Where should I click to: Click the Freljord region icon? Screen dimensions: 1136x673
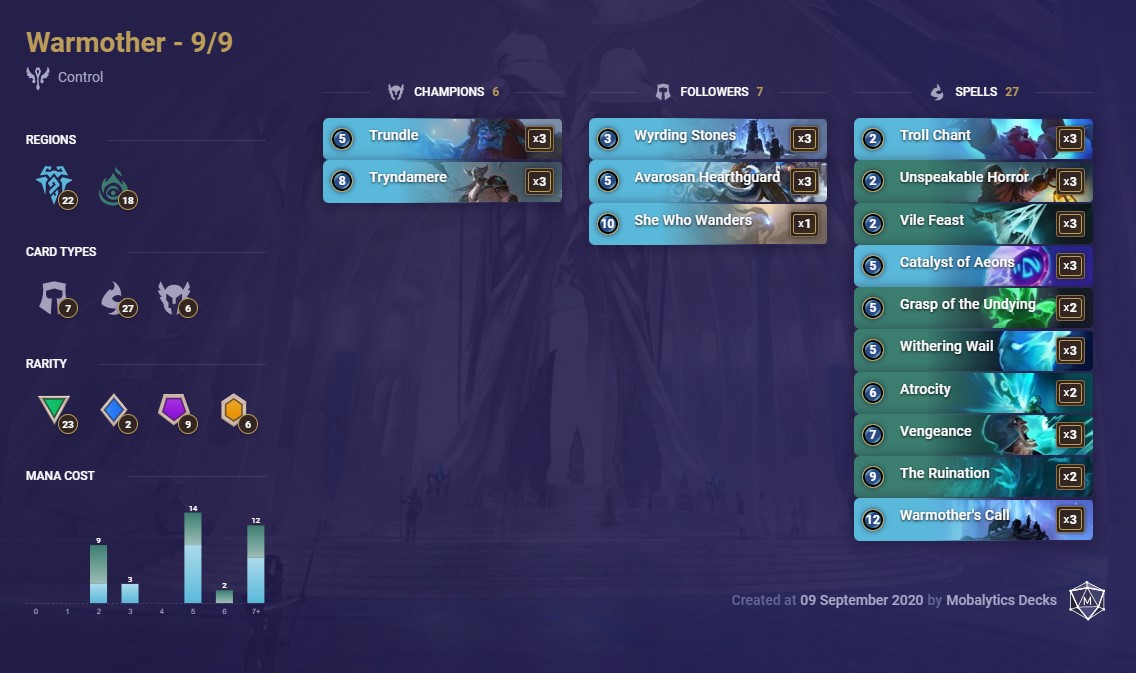click(53, 185)
